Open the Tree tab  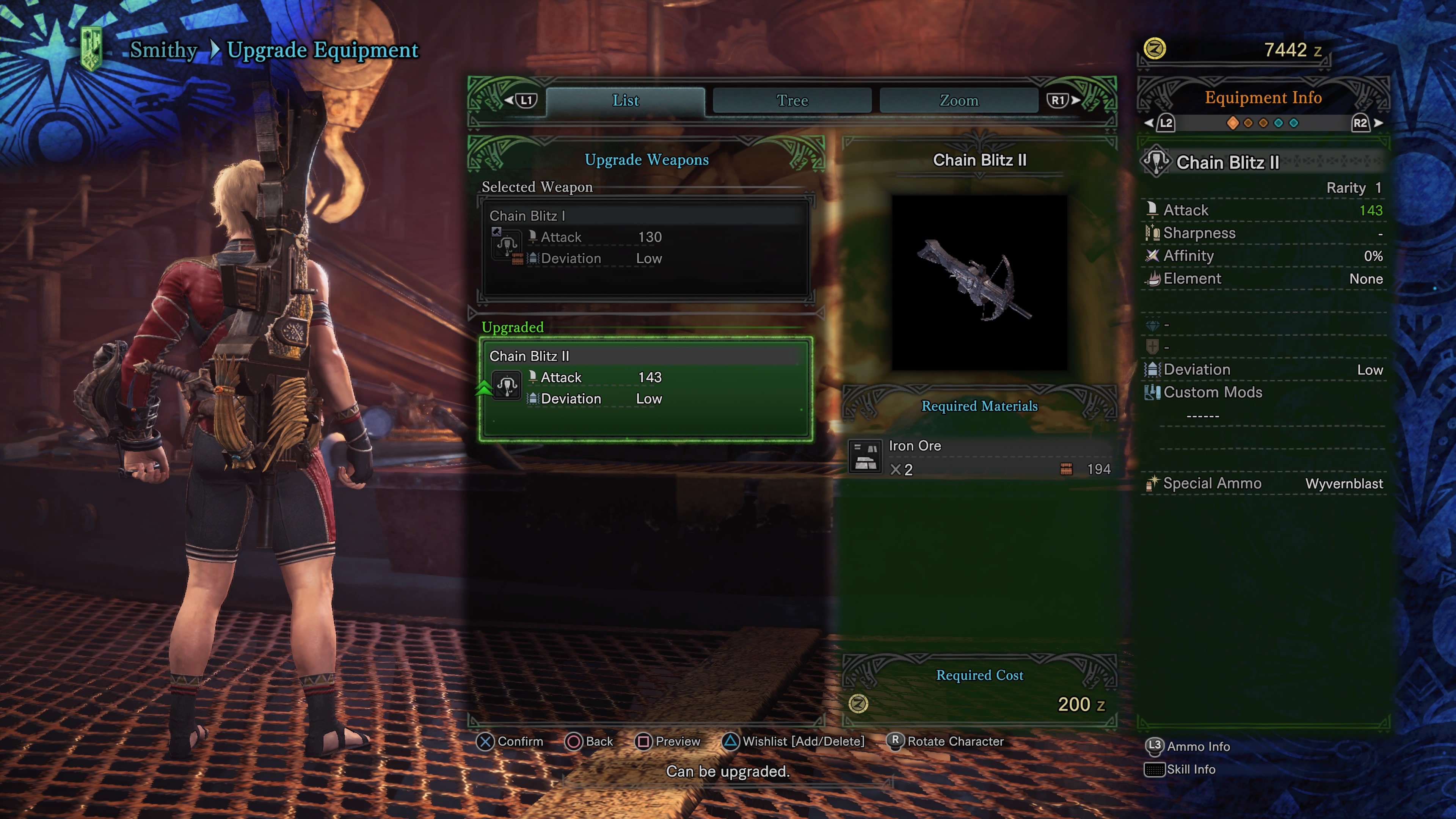click(x=792, y=100)
